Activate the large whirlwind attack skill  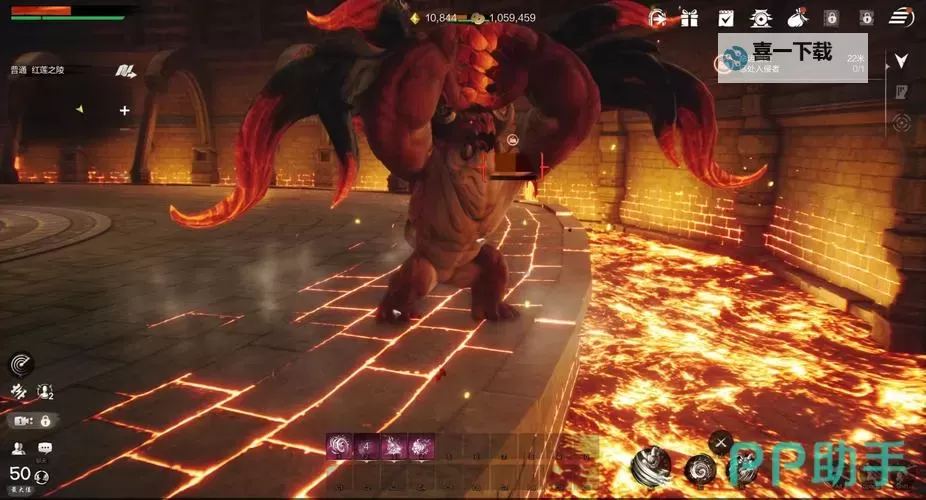[651, 466]
